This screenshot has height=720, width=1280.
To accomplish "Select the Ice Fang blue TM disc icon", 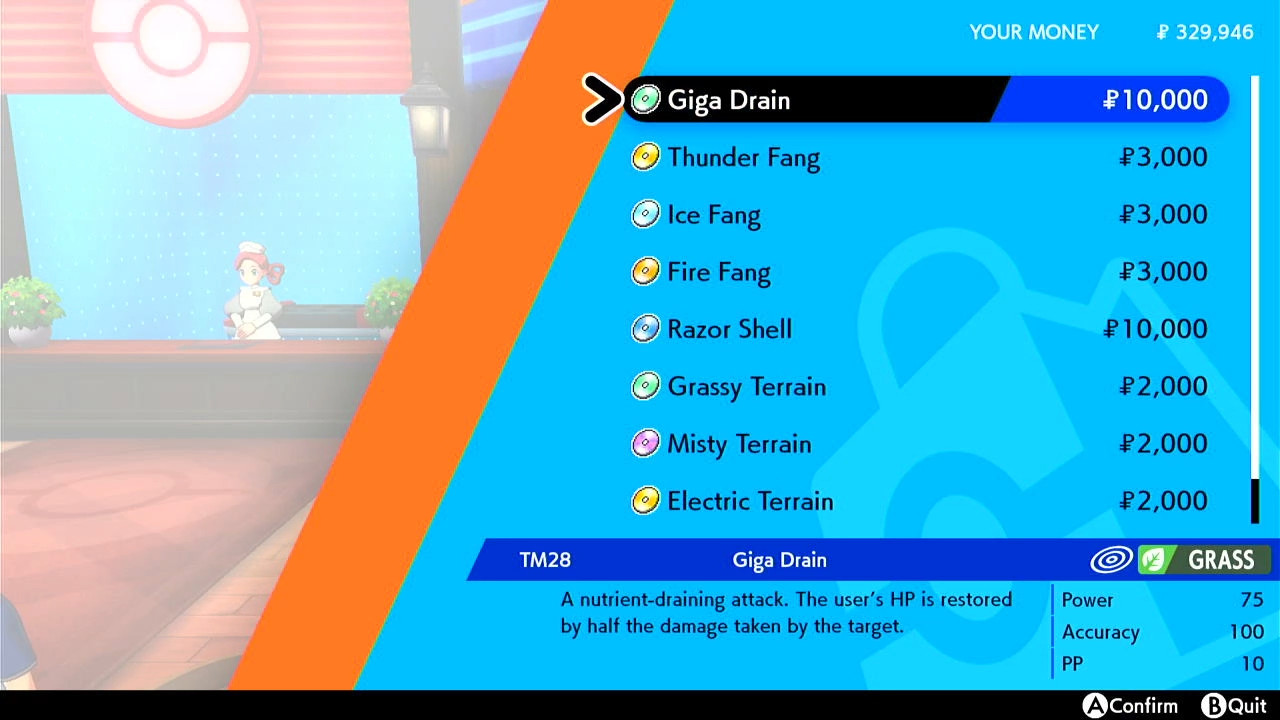I will (x=645, y=215).
